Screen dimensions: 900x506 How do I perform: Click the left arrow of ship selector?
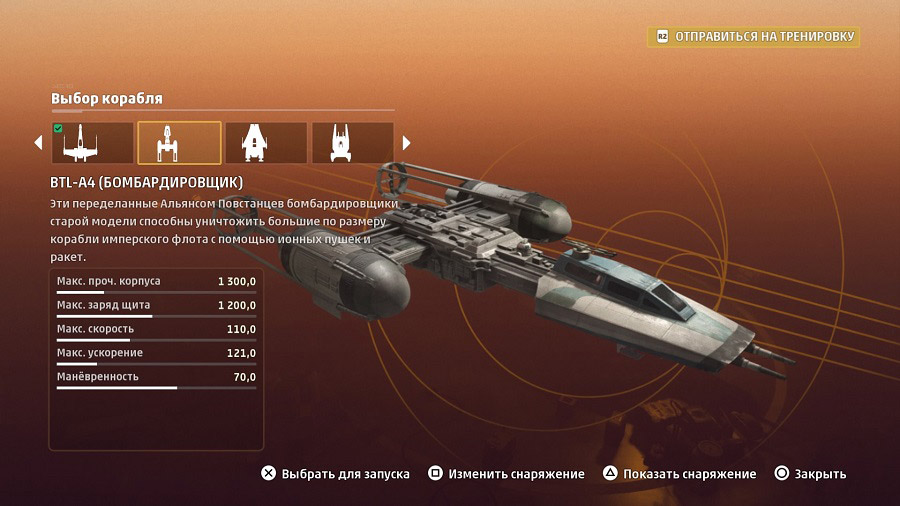[39, 143]
